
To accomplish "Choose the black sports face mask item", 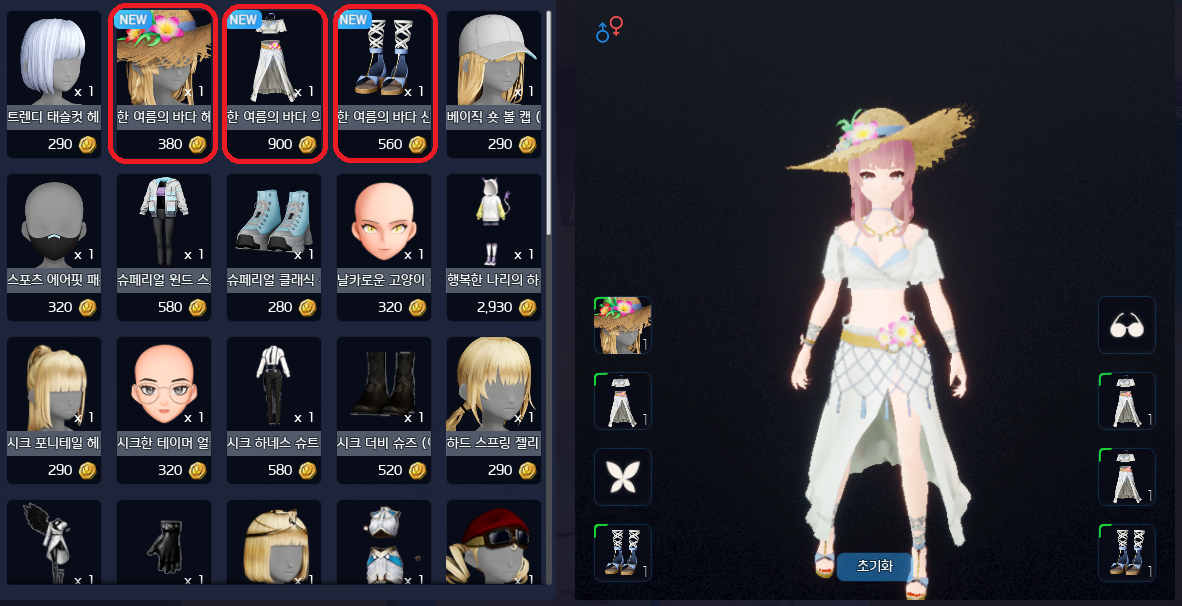I will 54,224.
